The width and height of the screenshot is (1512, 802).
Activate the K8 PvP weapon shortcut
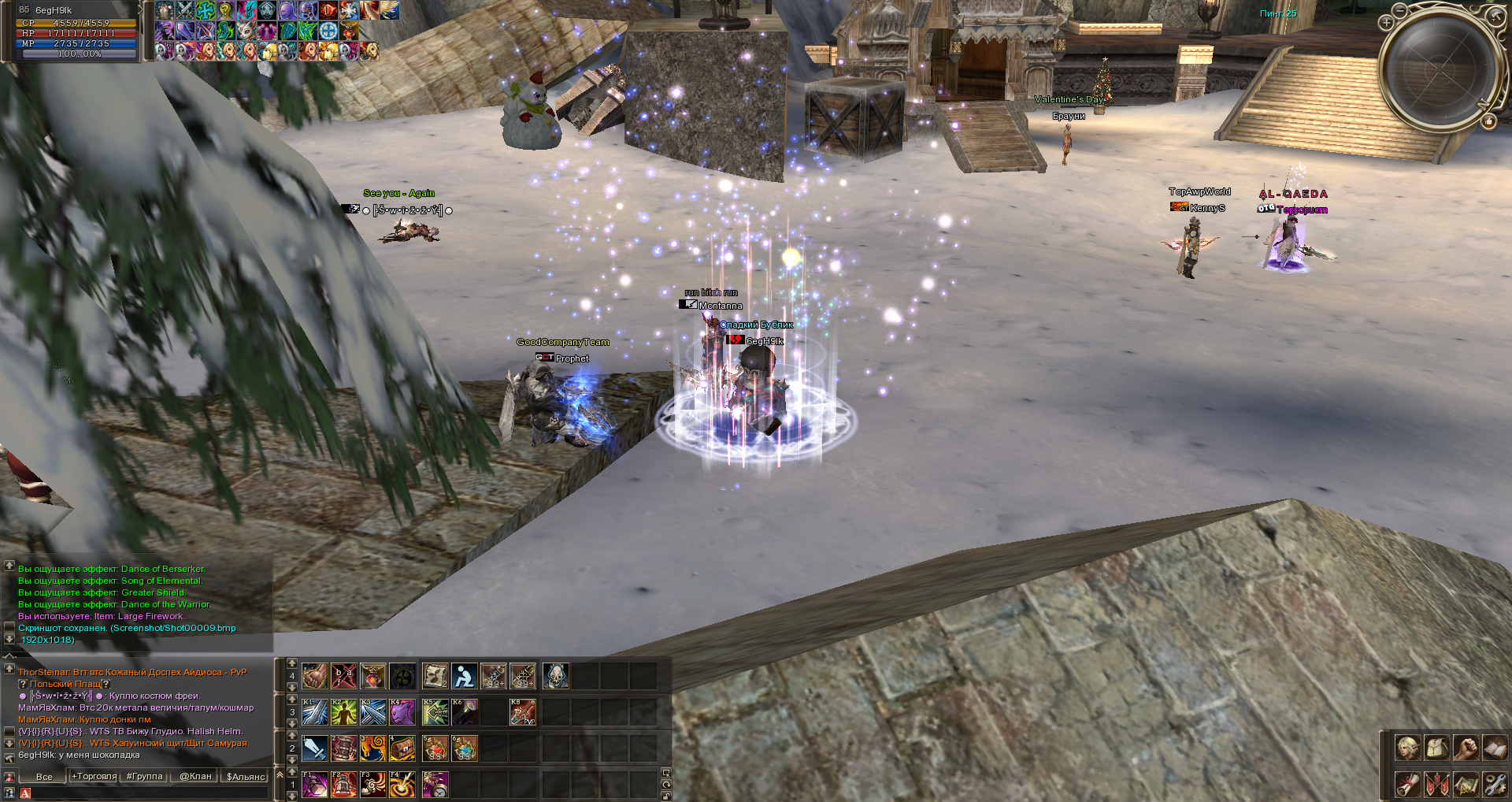click(x=522, y=712)
